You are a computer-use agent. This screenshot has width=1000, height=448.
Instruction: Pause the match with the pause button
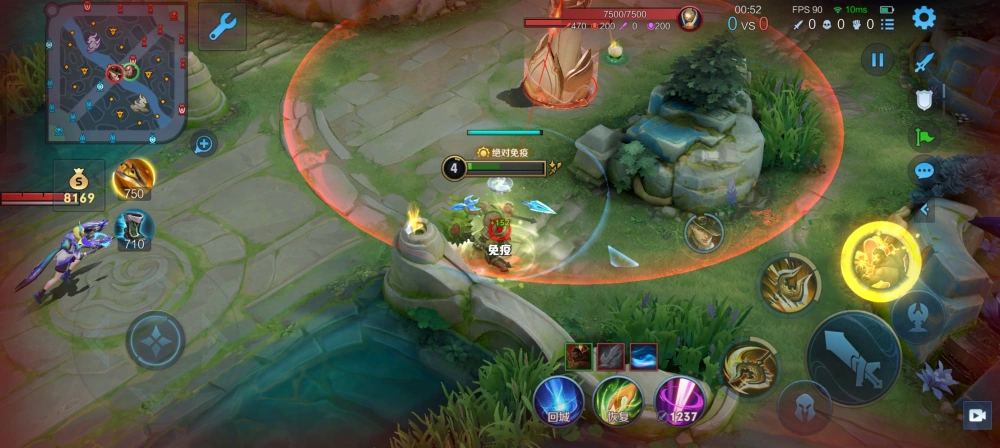click(x=877, y=60)
